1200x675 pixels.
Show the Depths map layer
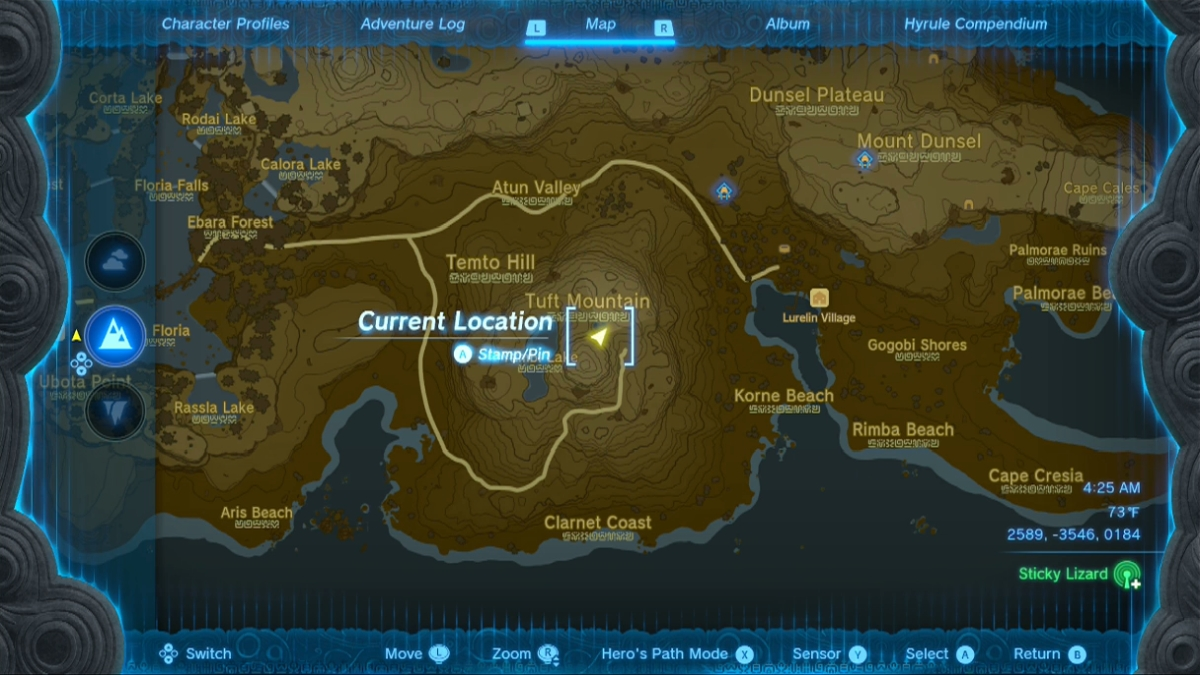pyautogui.click(x=115, y=410)
